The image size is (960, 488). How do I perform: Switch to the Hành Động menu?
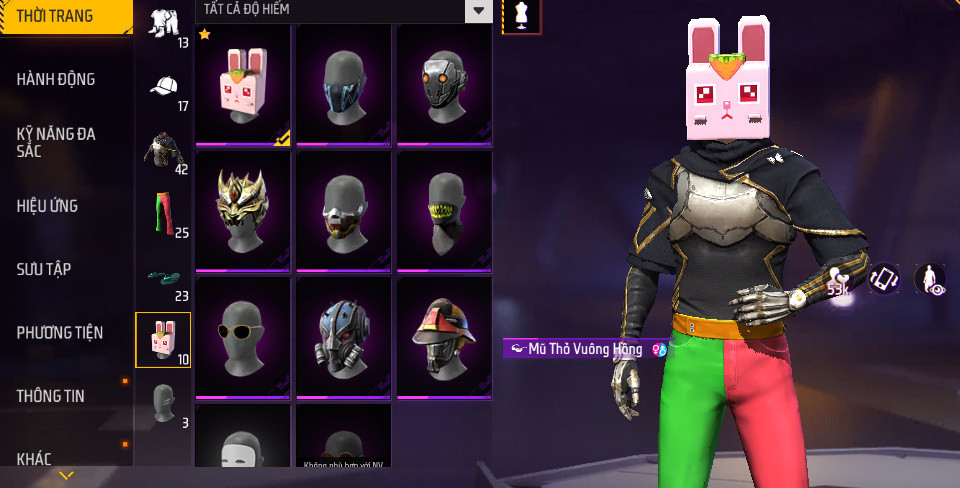point(56,79)
